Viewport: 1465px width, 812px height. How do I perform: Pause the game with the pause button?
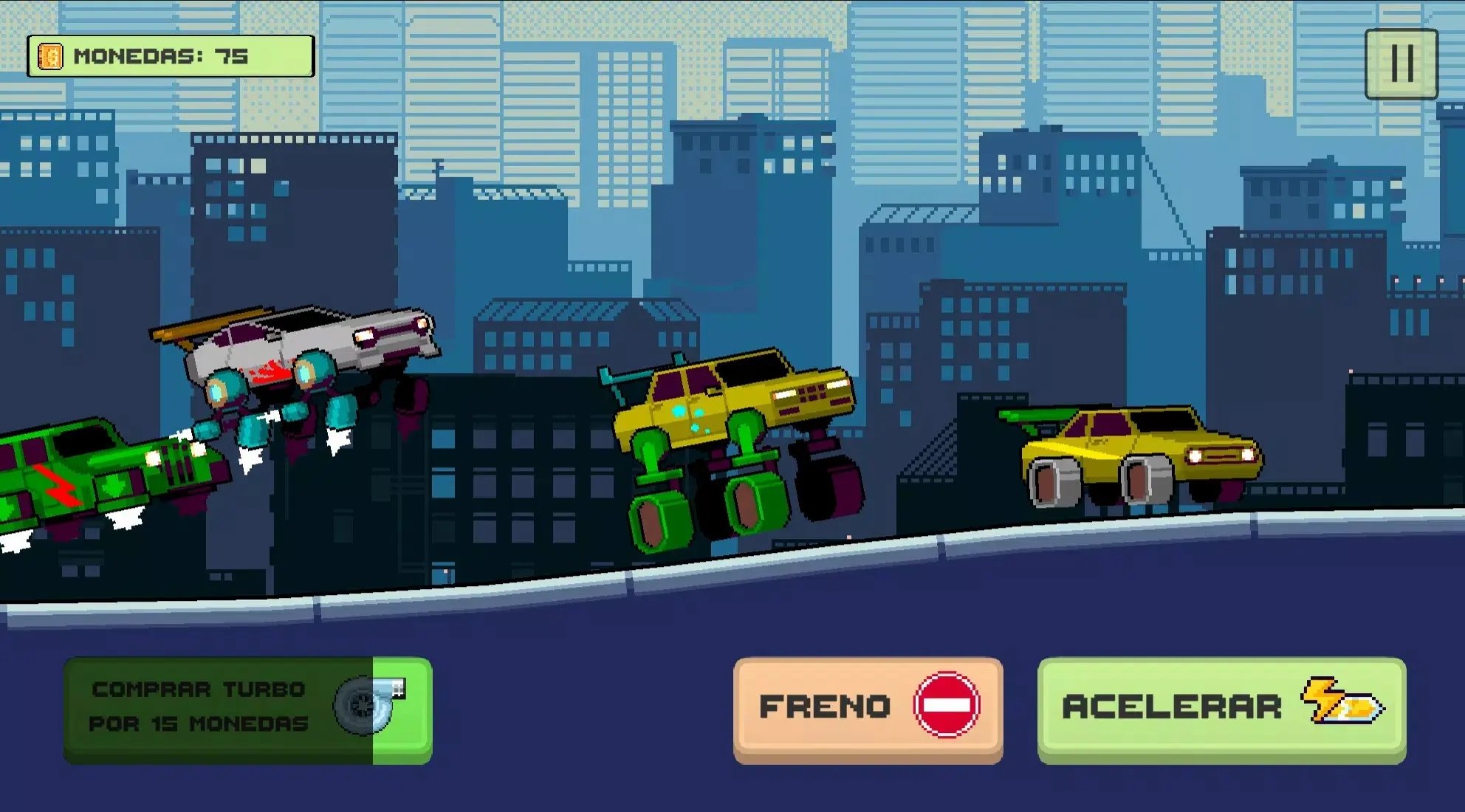click(x=1401, y=64)
